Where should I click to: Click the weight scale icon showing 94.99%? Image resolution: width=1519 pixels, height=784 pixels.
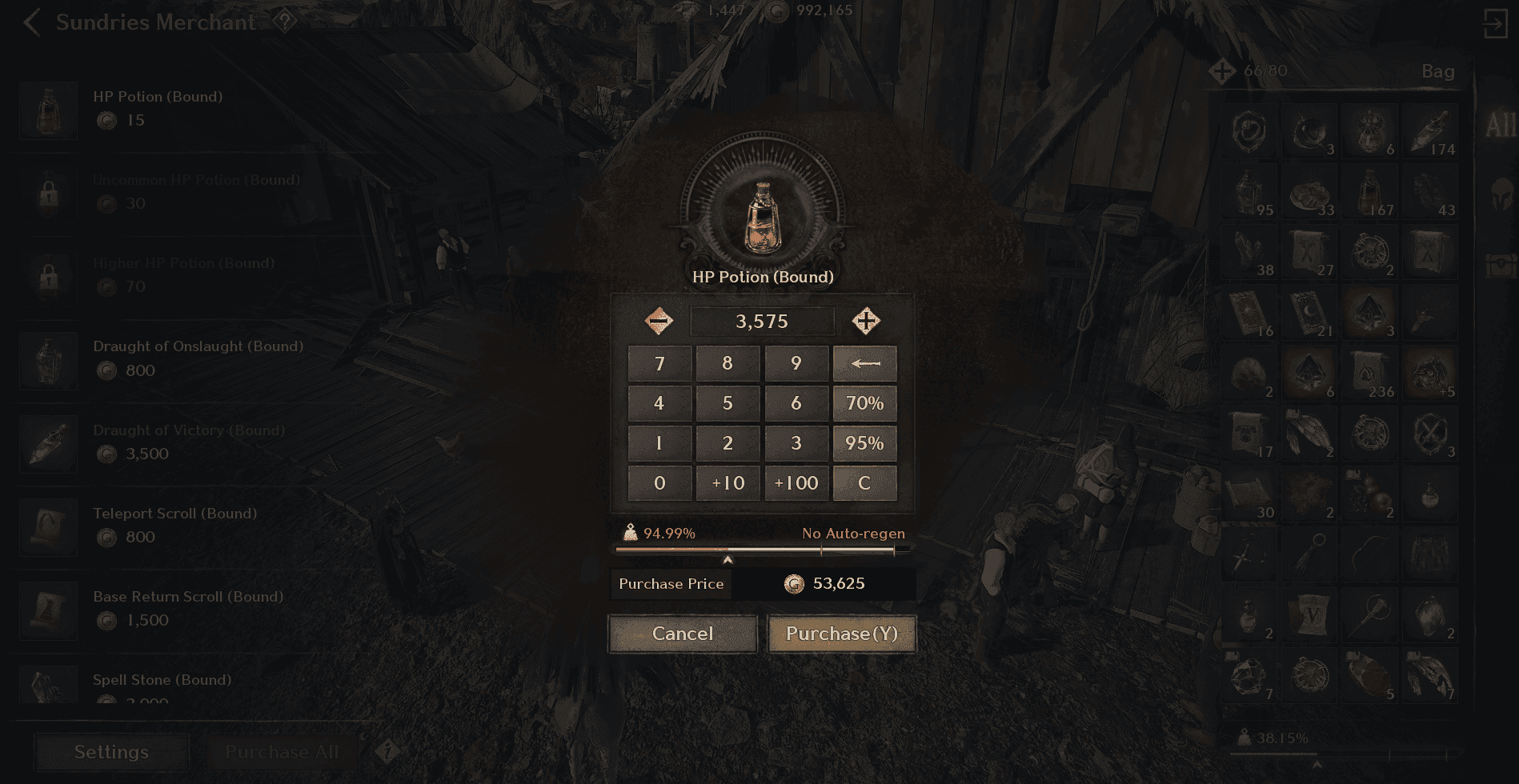click(631, 532)
